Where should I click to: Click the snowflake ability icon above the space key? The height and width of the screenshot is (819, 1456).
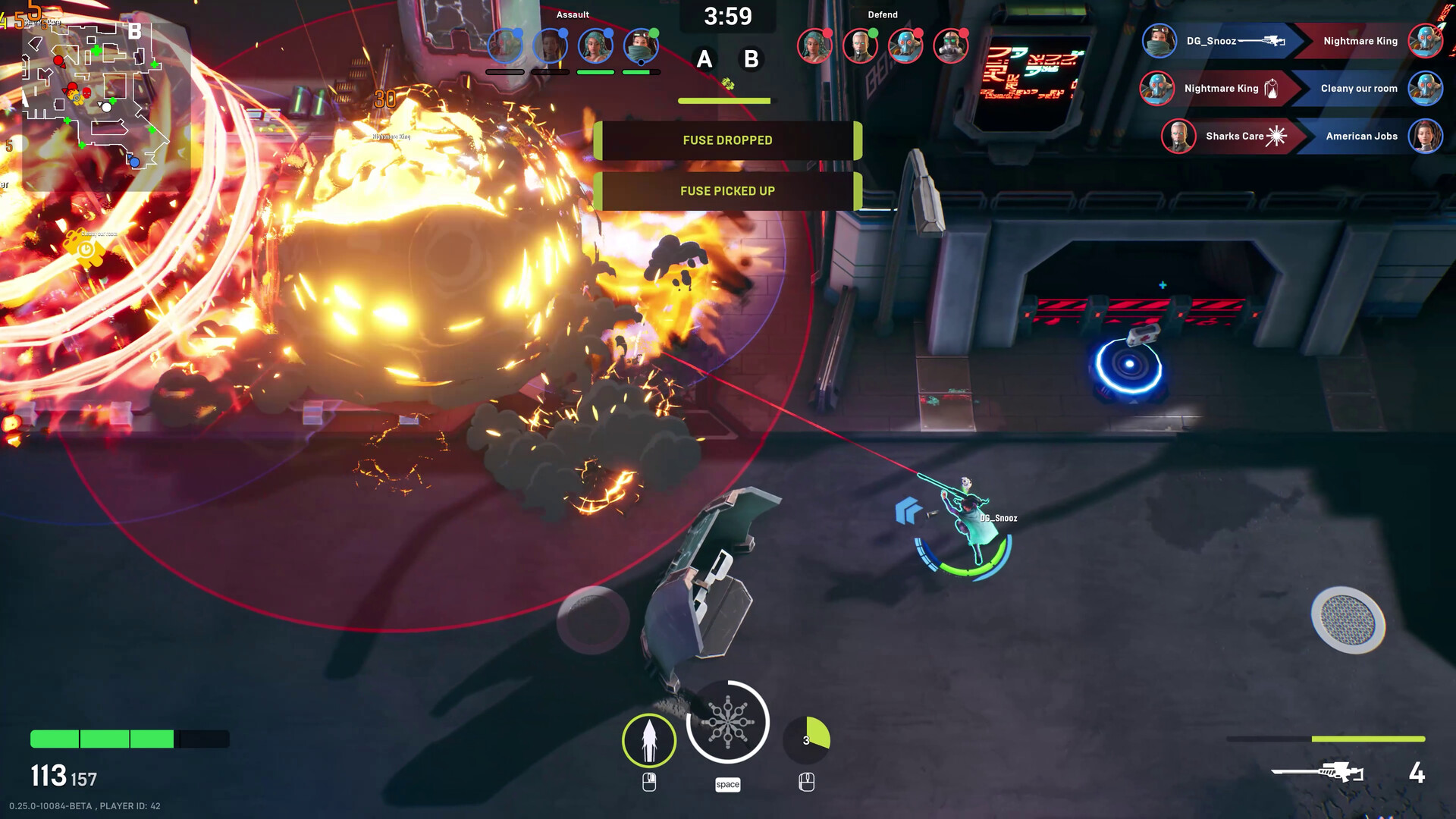(x=728, y=722)
